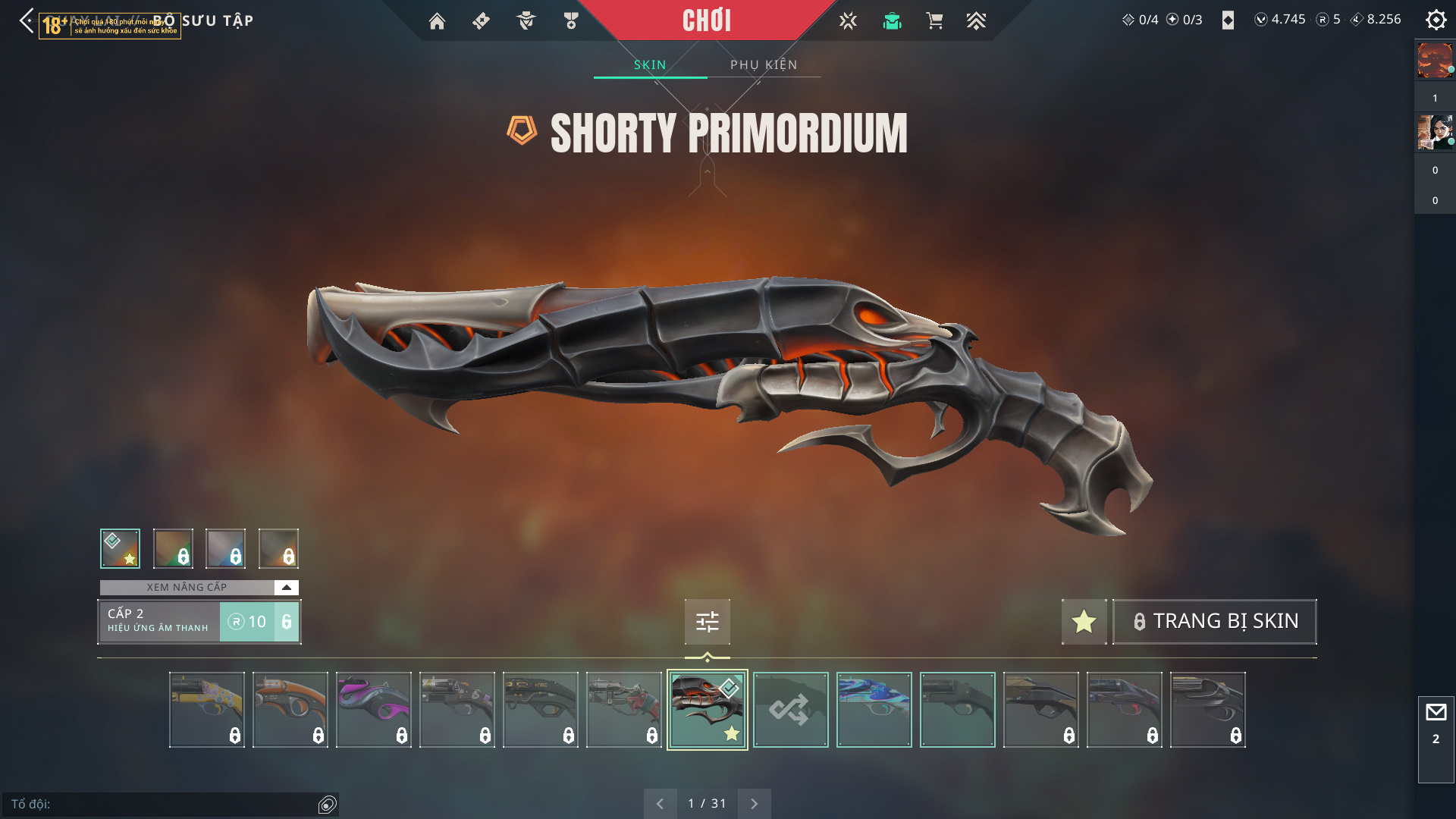1456x819 pixels.
Task: Select the first Primordium color variant
Action: pos(120,548)
